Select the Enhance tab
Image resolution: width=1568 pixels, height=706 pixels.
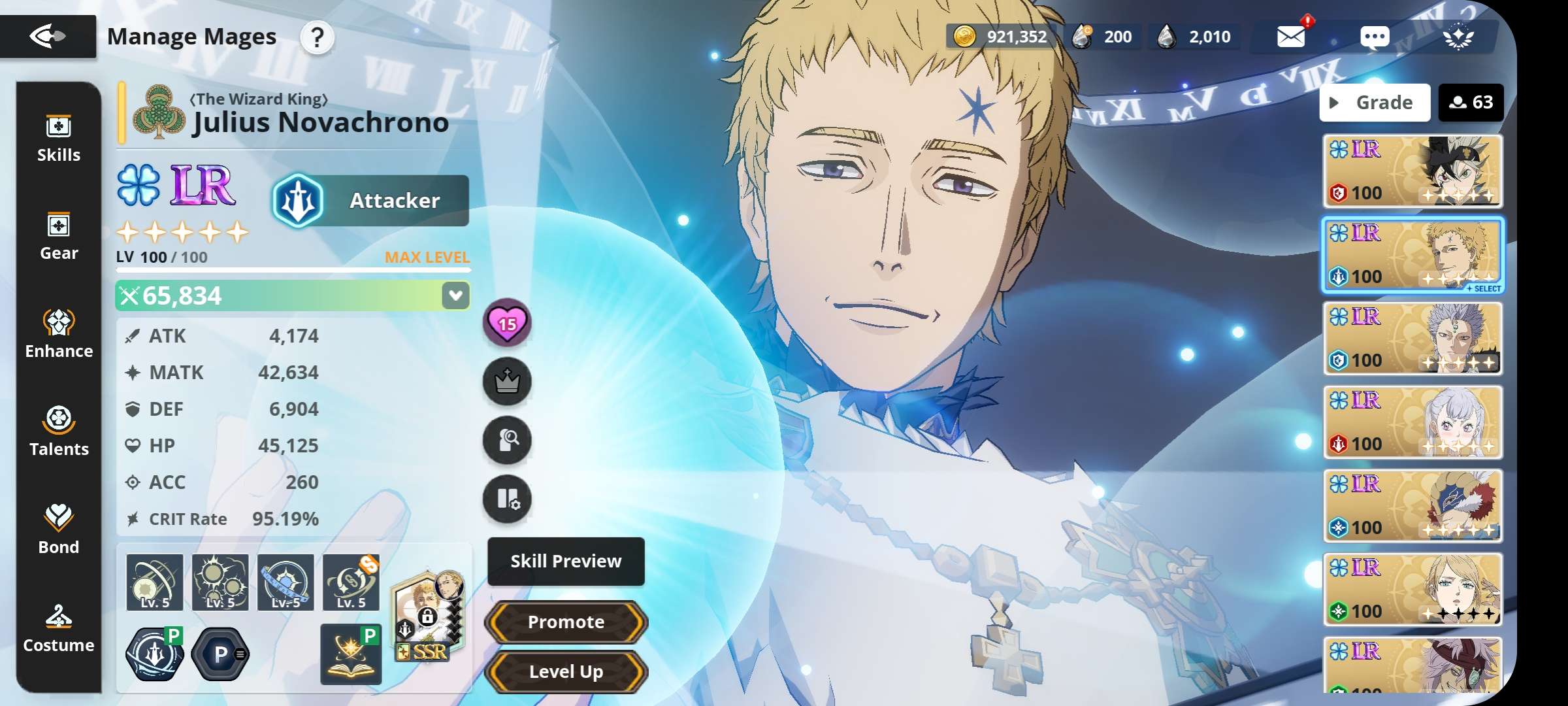(x=59, y=335)
